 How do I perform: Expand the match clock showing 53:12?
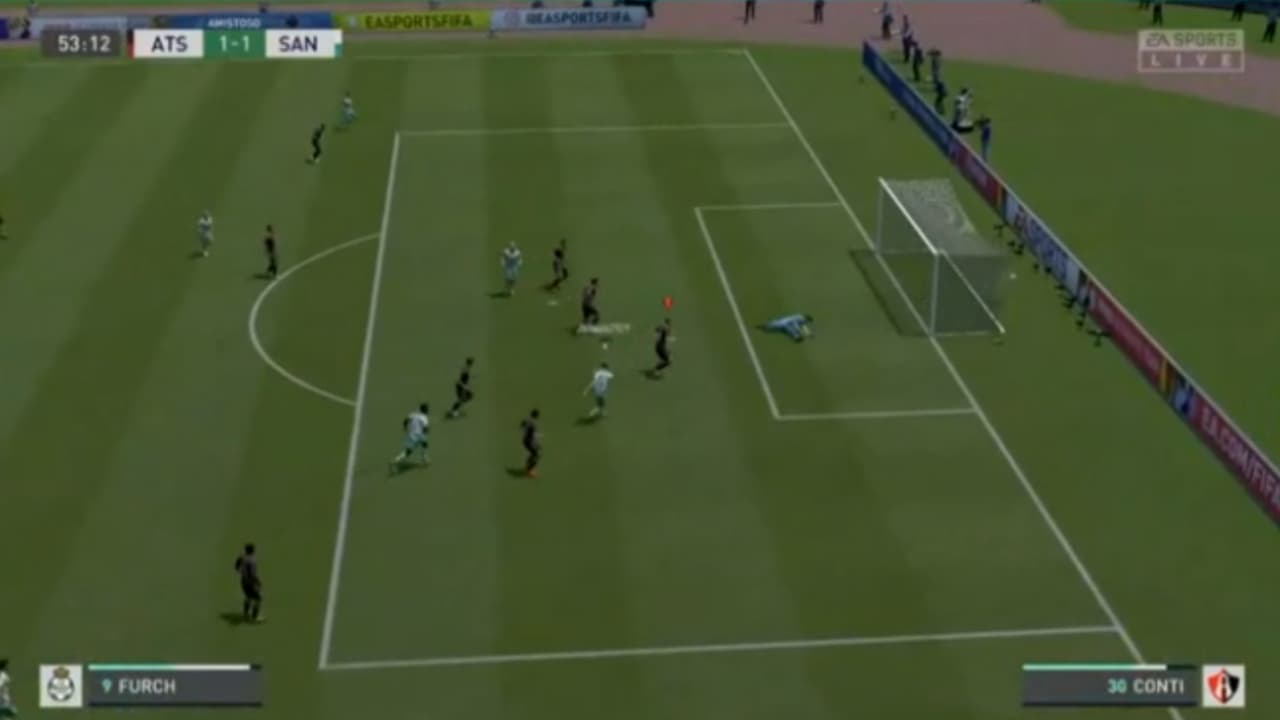[x=84, y=42]
